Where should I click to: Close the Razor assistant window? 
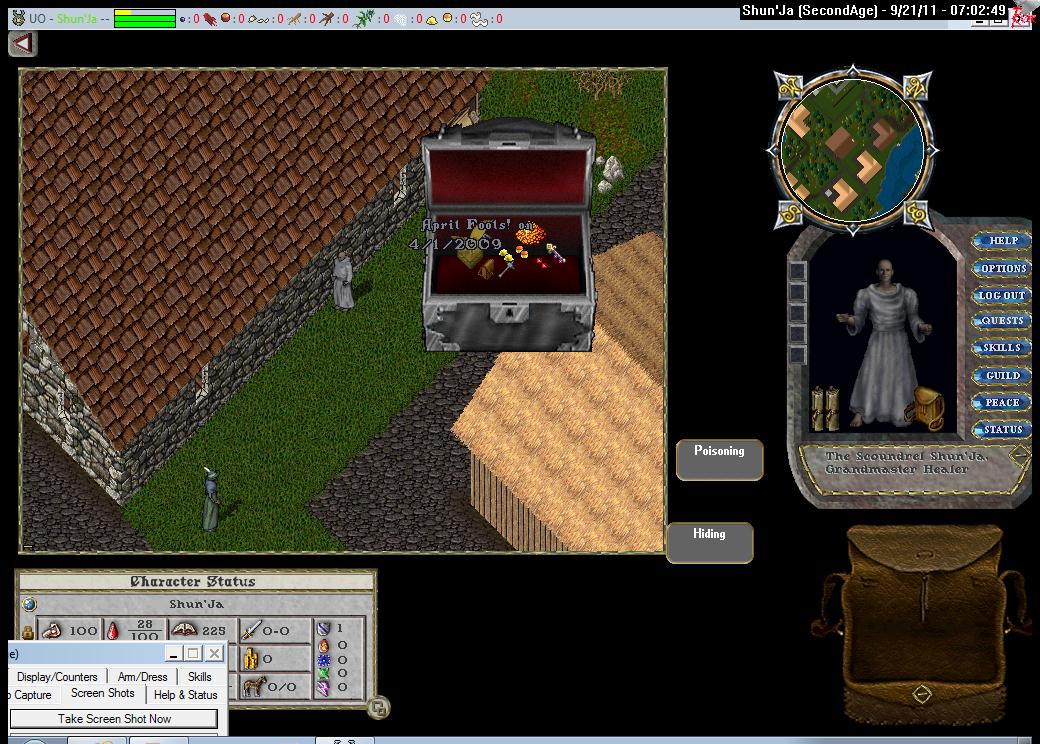tap(214, 654)
